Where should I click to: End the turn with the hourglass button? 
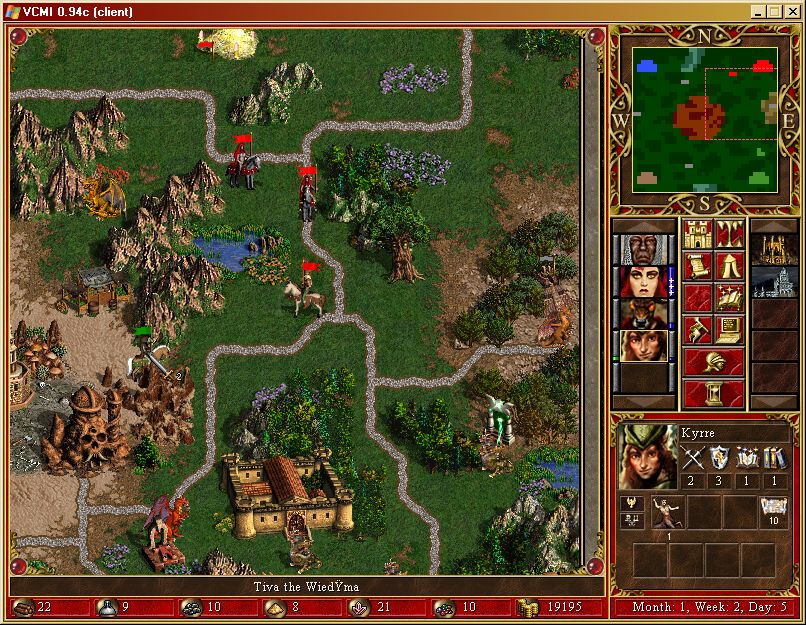tap(713, 392)
